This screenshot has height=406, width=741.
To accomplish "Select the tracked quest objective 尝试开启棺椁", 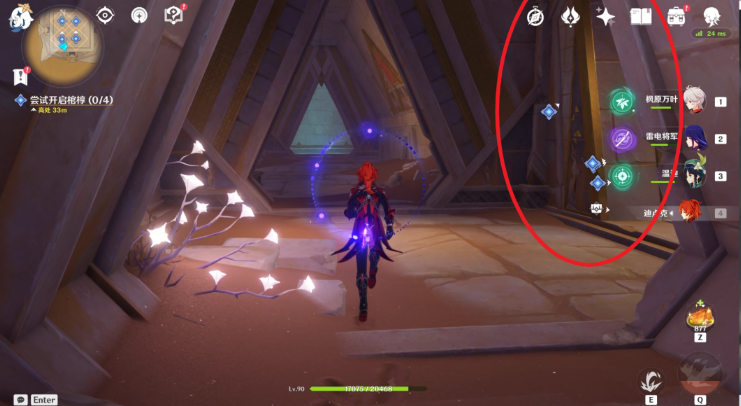I will [x=60, y=101].
